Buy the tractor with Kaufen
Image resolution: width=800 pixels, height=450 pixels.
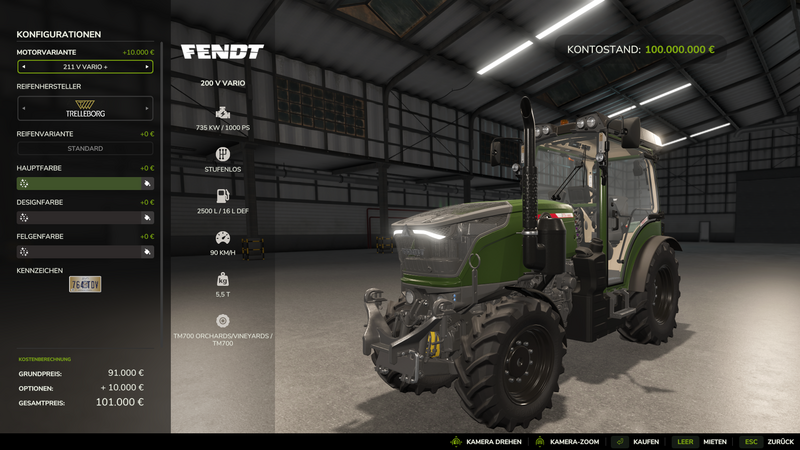pyautogui.click(x=638, y=441)
